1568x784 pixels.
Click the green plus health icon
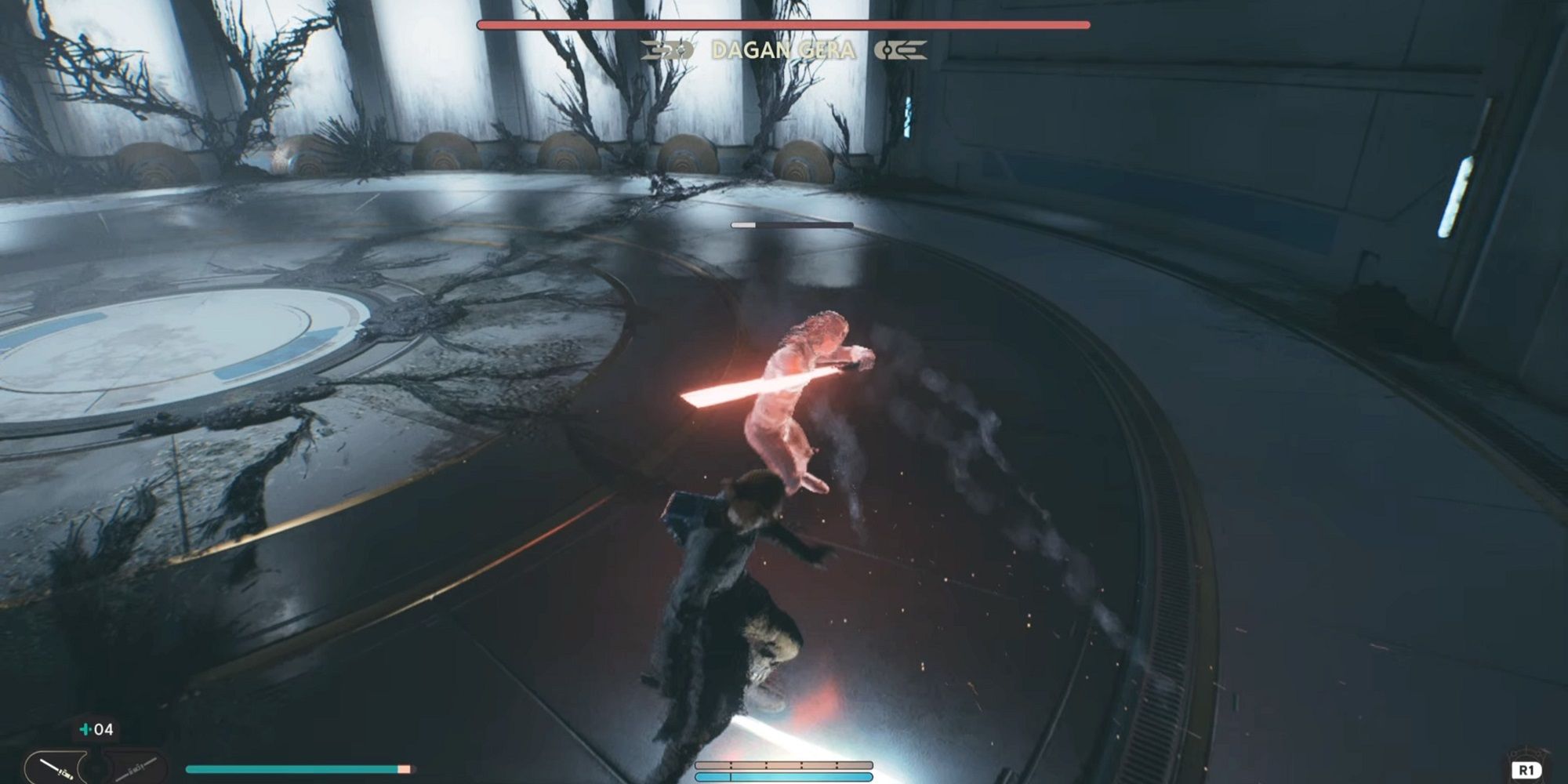[x=84, y=728]
